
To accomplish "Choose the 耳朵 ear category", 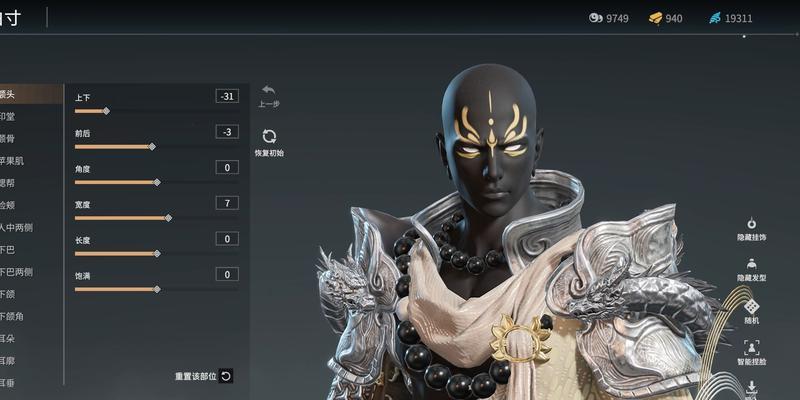I will pyautogui.click(x=10, y=338).
